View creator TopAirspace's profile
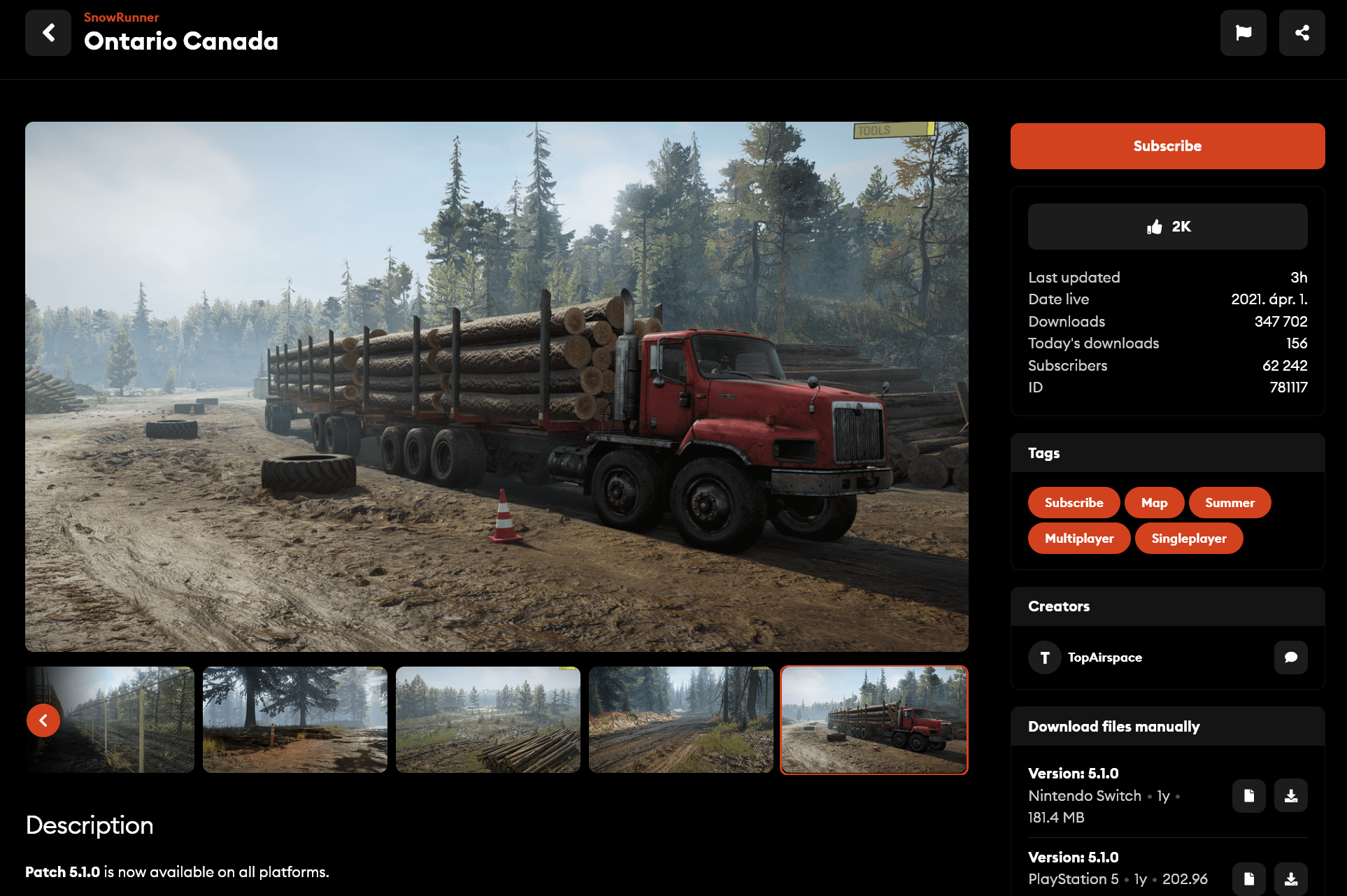This screenshot has height=896, width=1347. point(1104,657)
